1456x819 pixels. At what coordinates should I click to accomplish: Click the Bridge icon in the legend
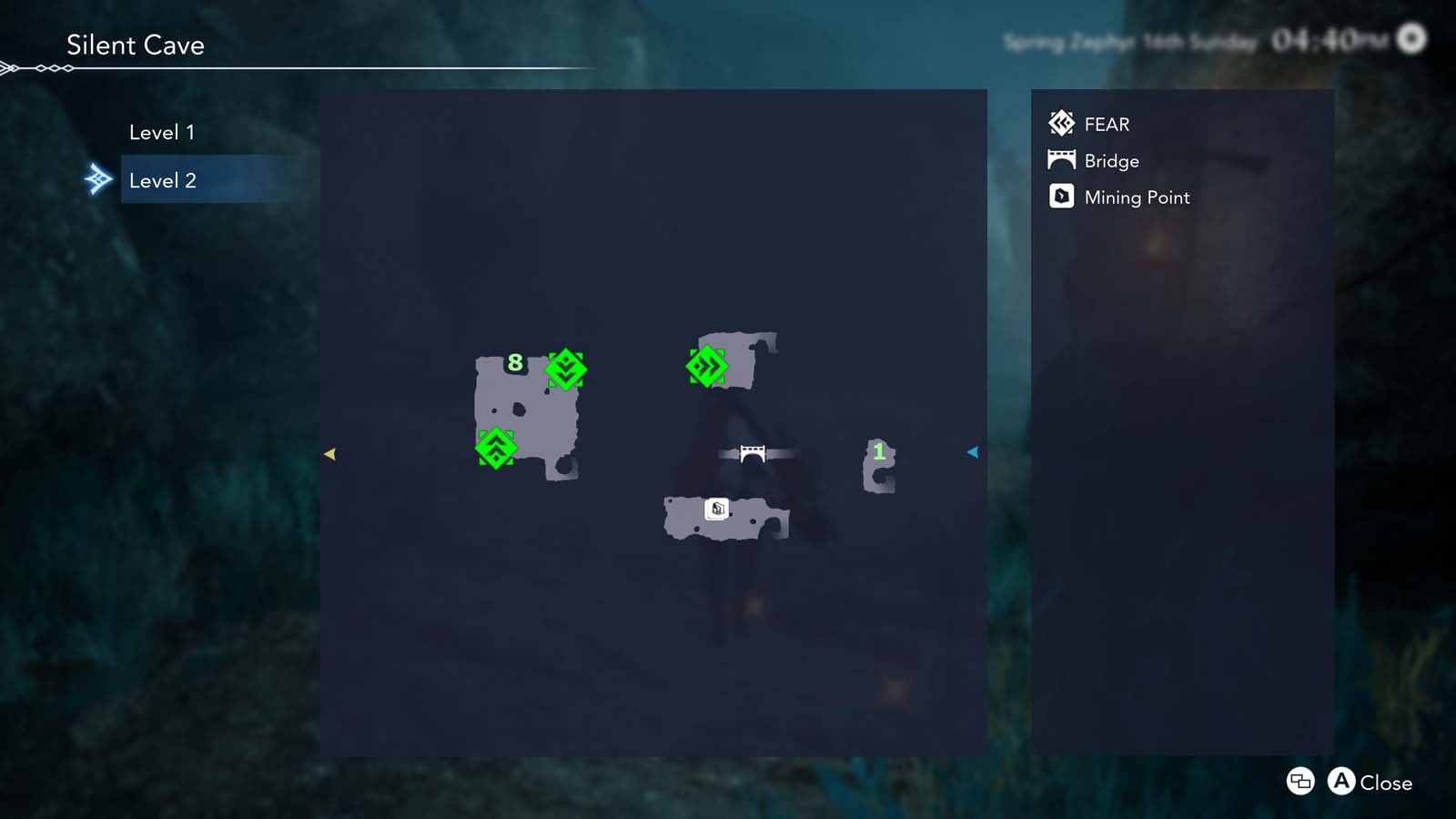[1061, 160]
